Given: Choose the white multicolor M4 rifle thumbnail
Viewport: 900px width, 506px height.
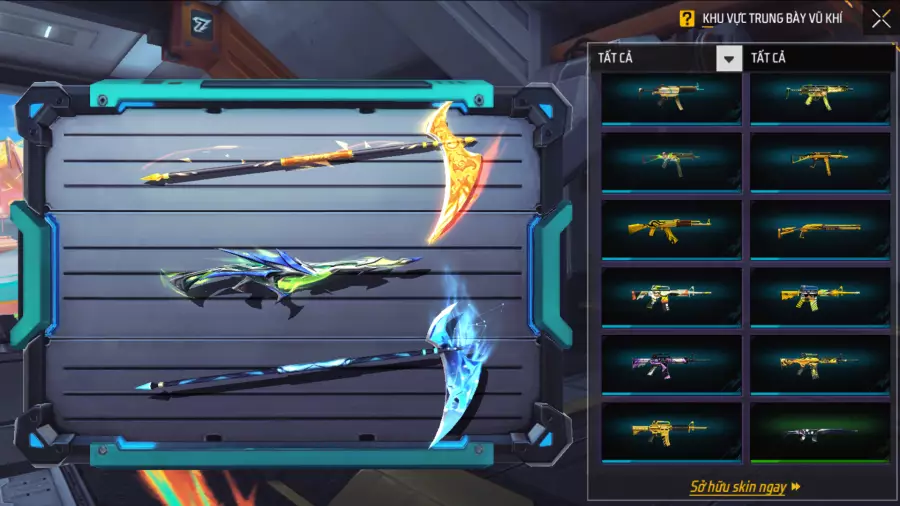Looking at the screenshot, I should click(x=671, y=295).
